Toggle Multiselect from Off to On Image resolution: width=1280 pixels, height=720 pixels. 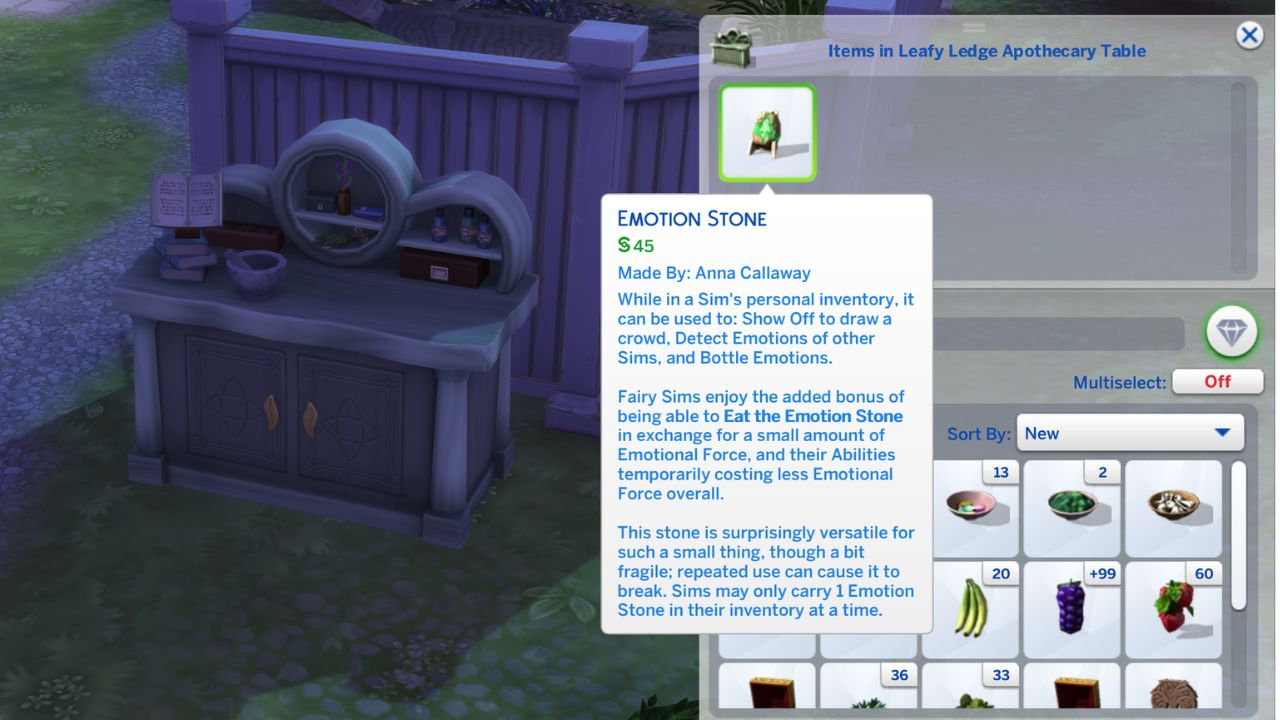click(1218, 381)
